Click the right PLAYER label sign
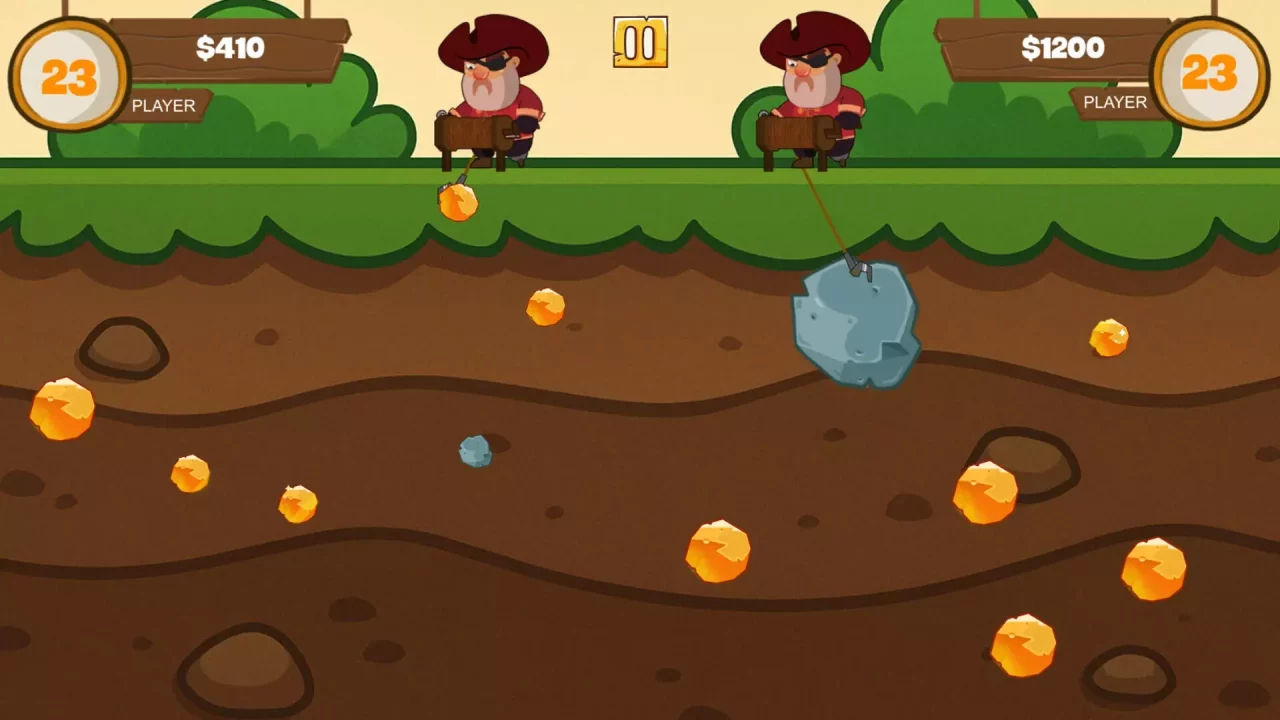Screen dimensions: 1280x720 pos(1113,102)
